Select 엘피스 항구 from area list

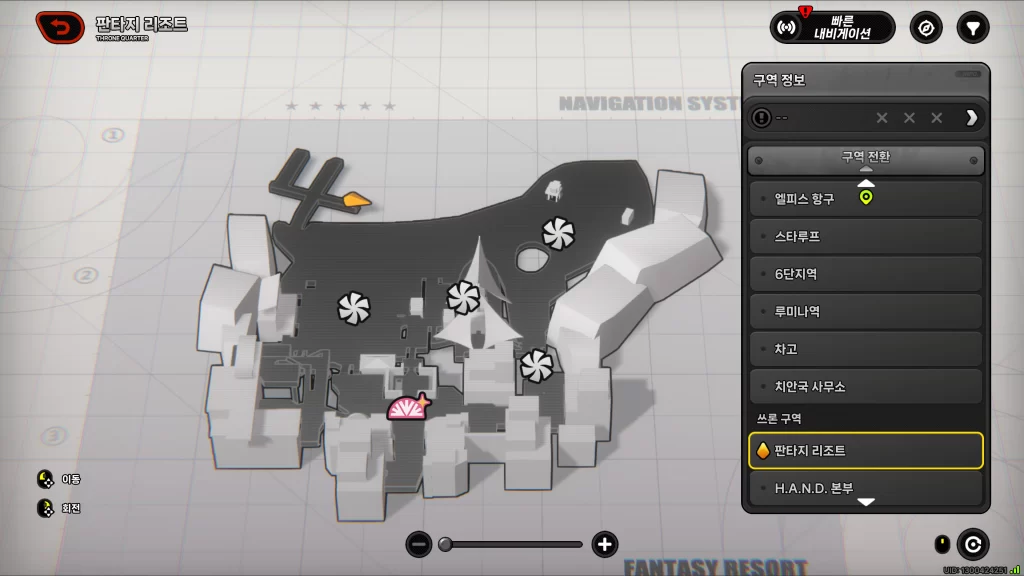pyautogui.click(x=866, y=198)
